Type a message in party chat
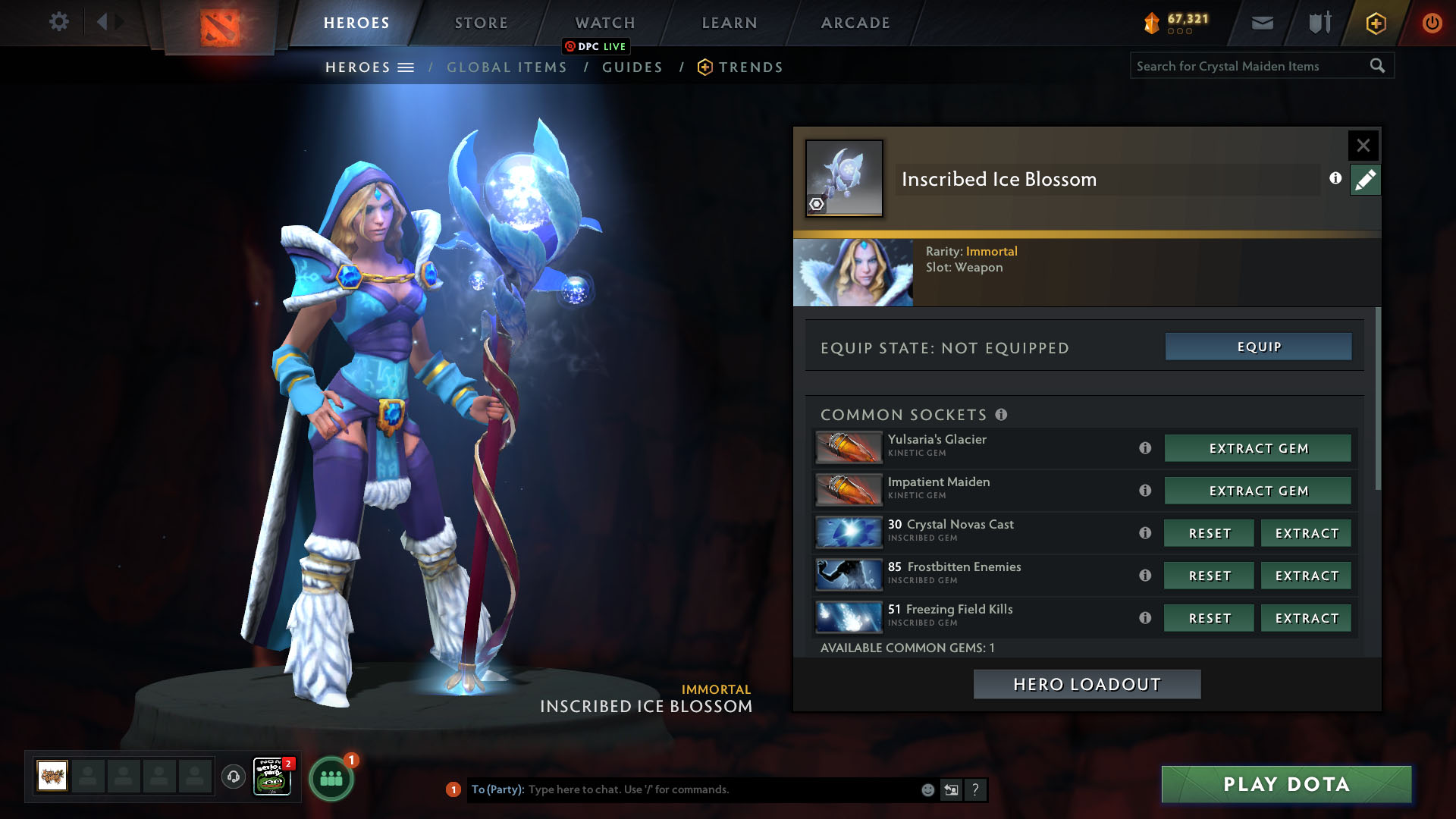1456x819 pixels. 720,789
